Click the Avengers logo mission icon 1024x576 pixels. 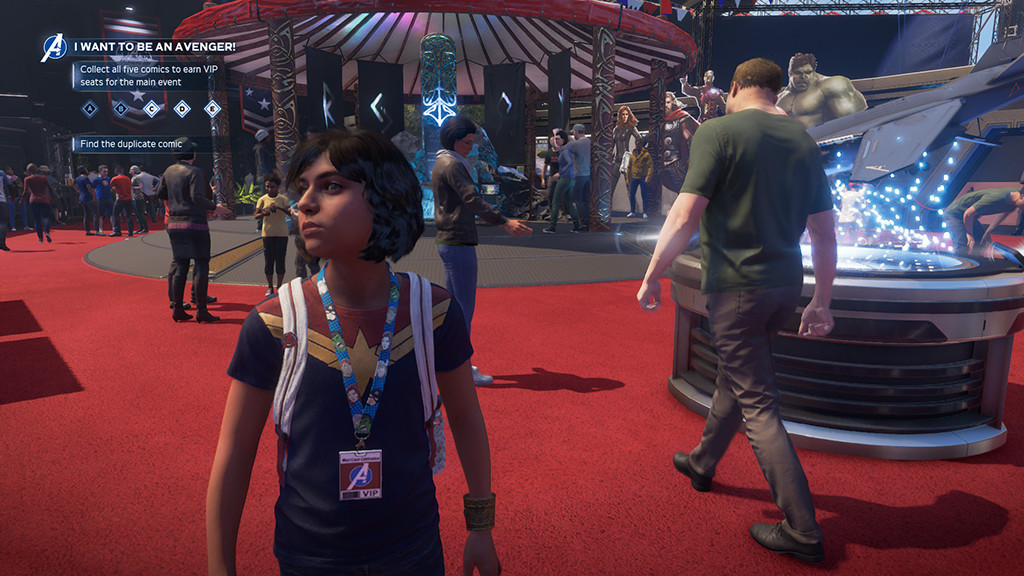coord(53,47)
